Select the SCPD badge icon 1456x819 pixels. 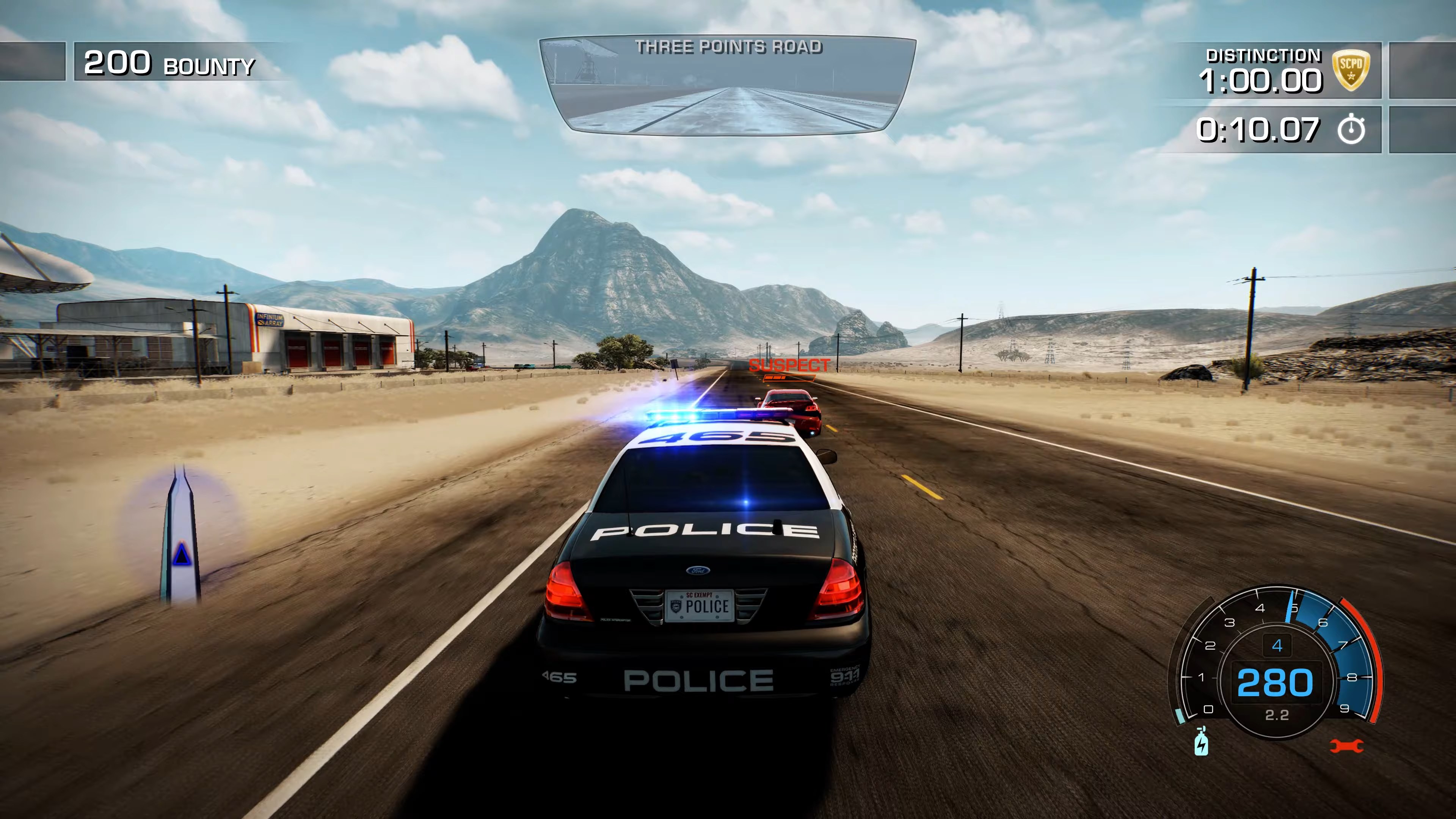[1352, 68]
